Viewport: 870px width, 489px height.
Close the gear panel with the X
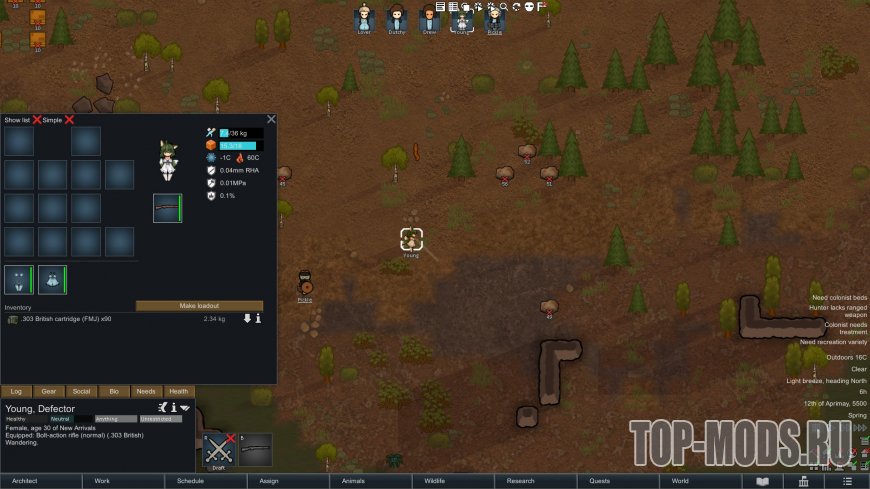click(271, 119)
